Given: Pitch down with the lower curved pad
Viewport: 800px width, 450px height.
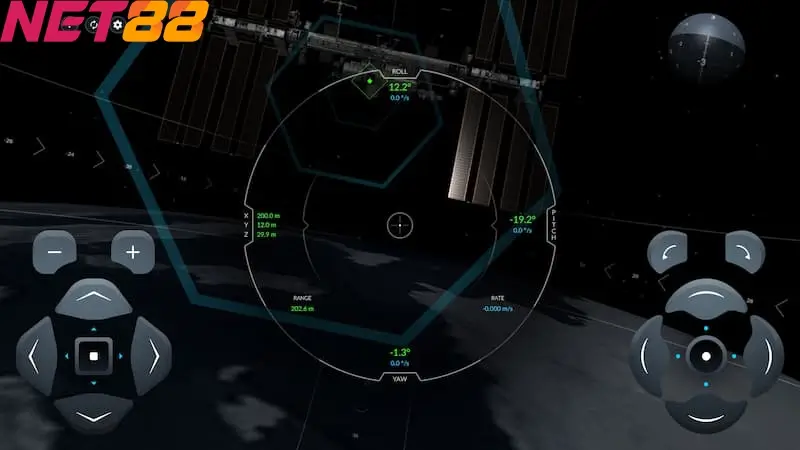Looking at the screenshot, I should tap(706, 412).
